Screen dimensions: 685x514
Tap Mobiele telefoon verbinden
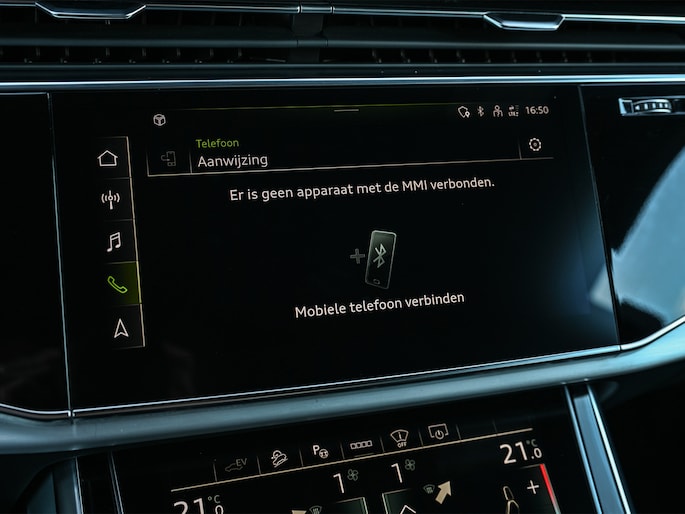(x=379, y=298)
